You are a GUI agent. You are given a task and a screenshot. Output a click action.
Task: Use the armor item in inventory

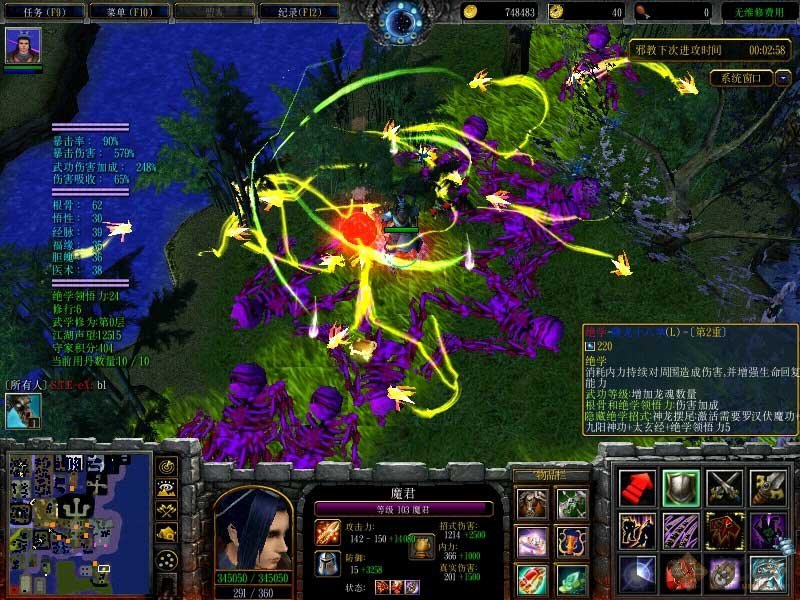tap(531, 503)
